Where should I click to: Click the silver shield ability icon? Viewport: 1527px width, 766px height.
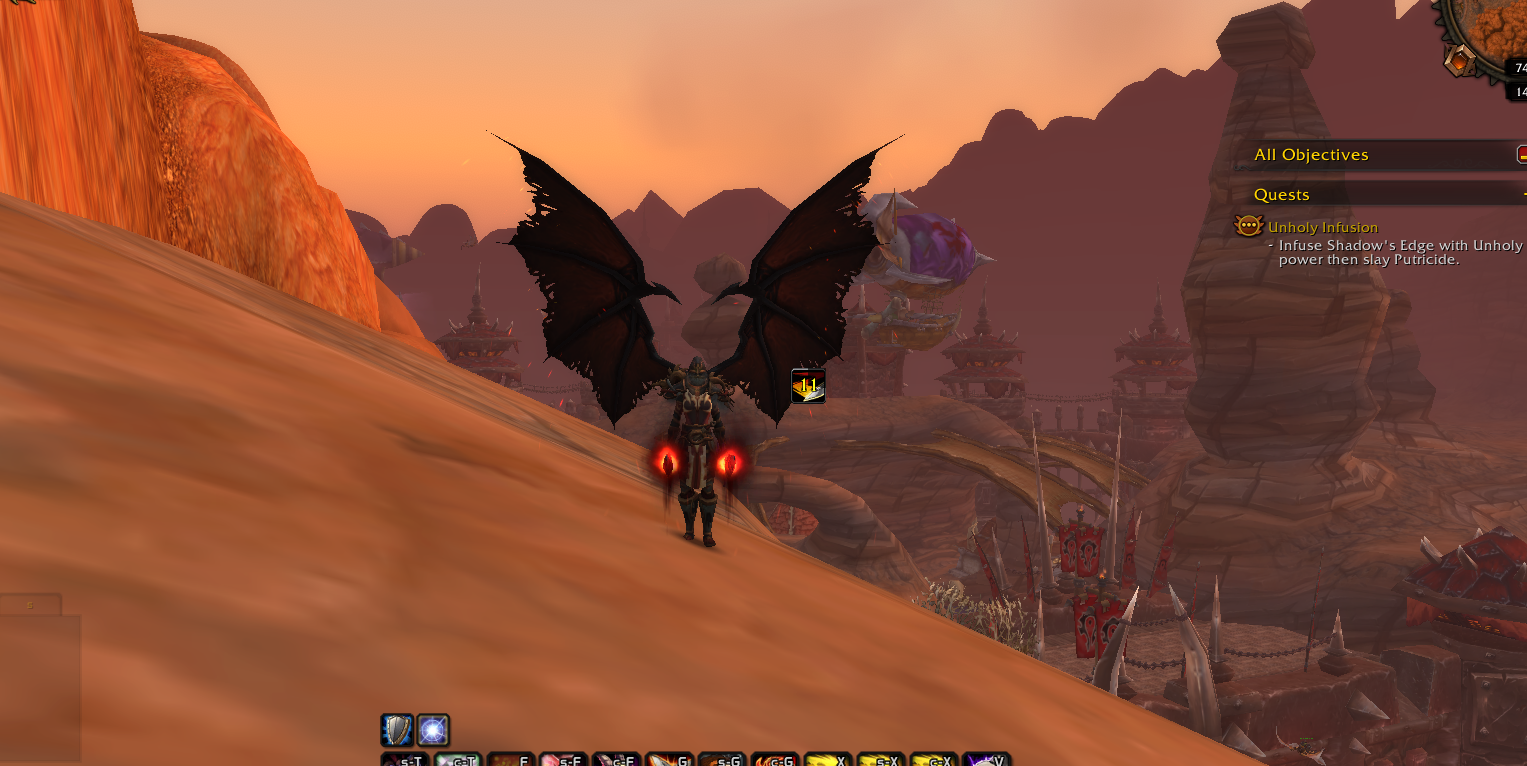click(397, 730)
